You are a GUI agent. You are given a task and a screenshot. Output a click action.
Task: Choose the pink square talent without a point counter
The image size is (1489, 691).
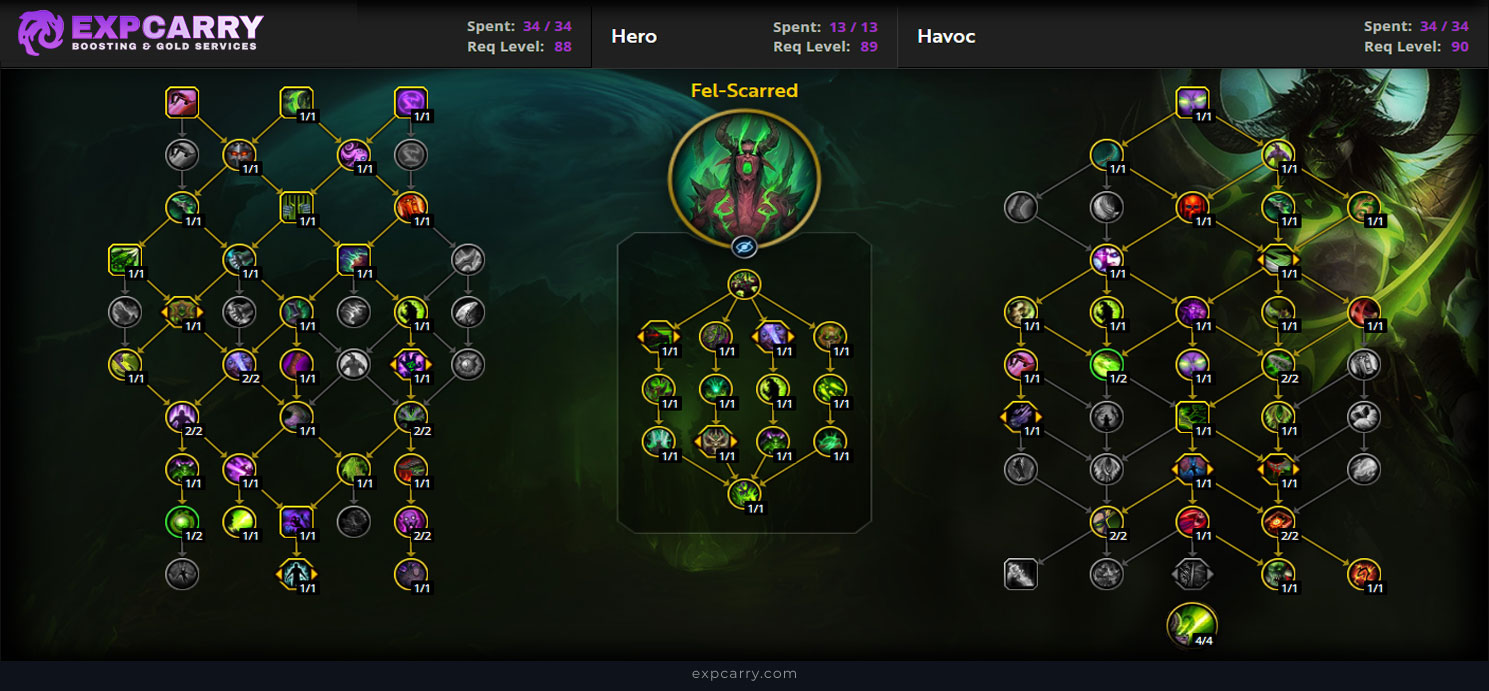[x=182, y=103]
